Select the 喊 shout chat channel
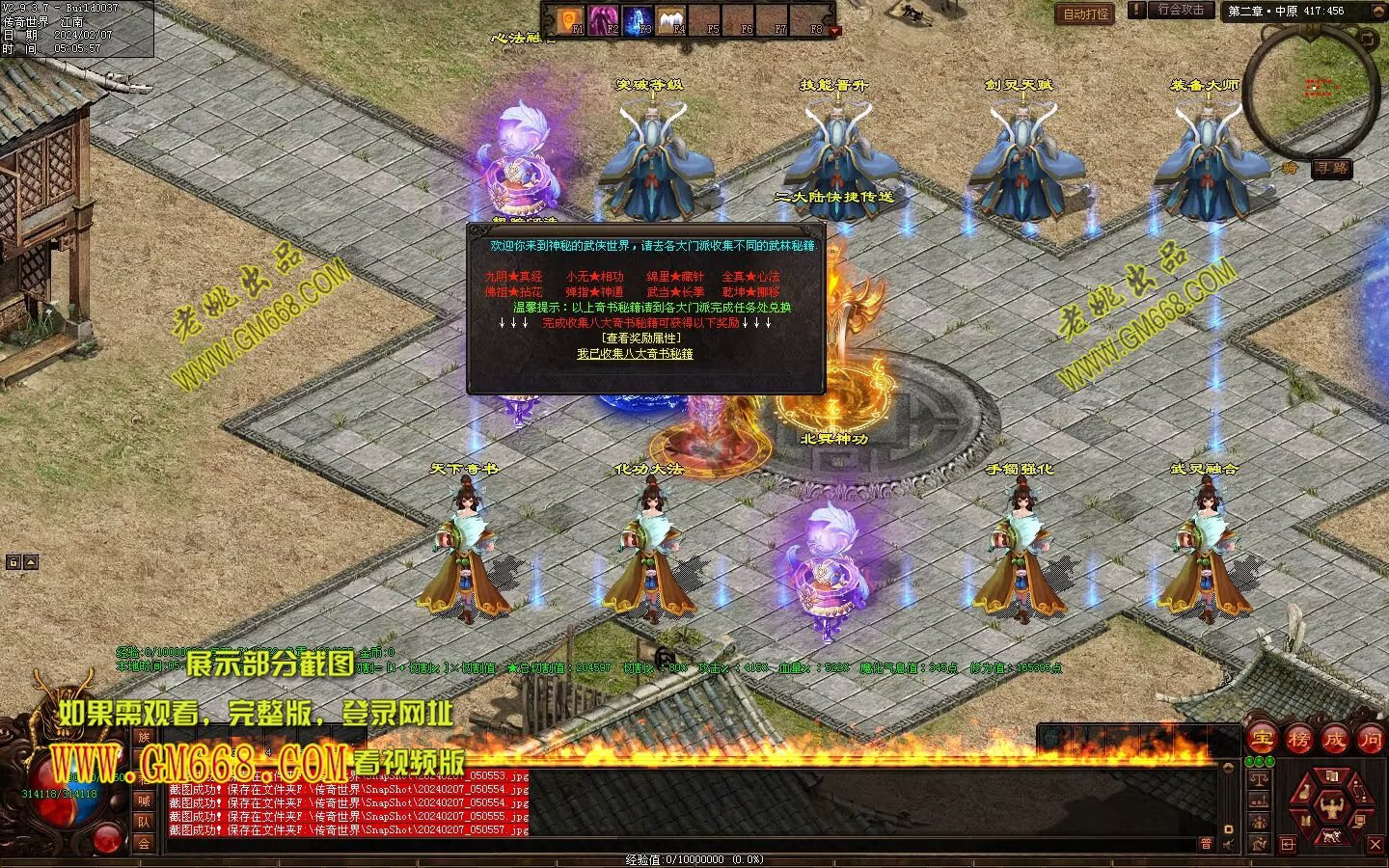The width and height of the screenshot is (1389, 868). point(144,800)
